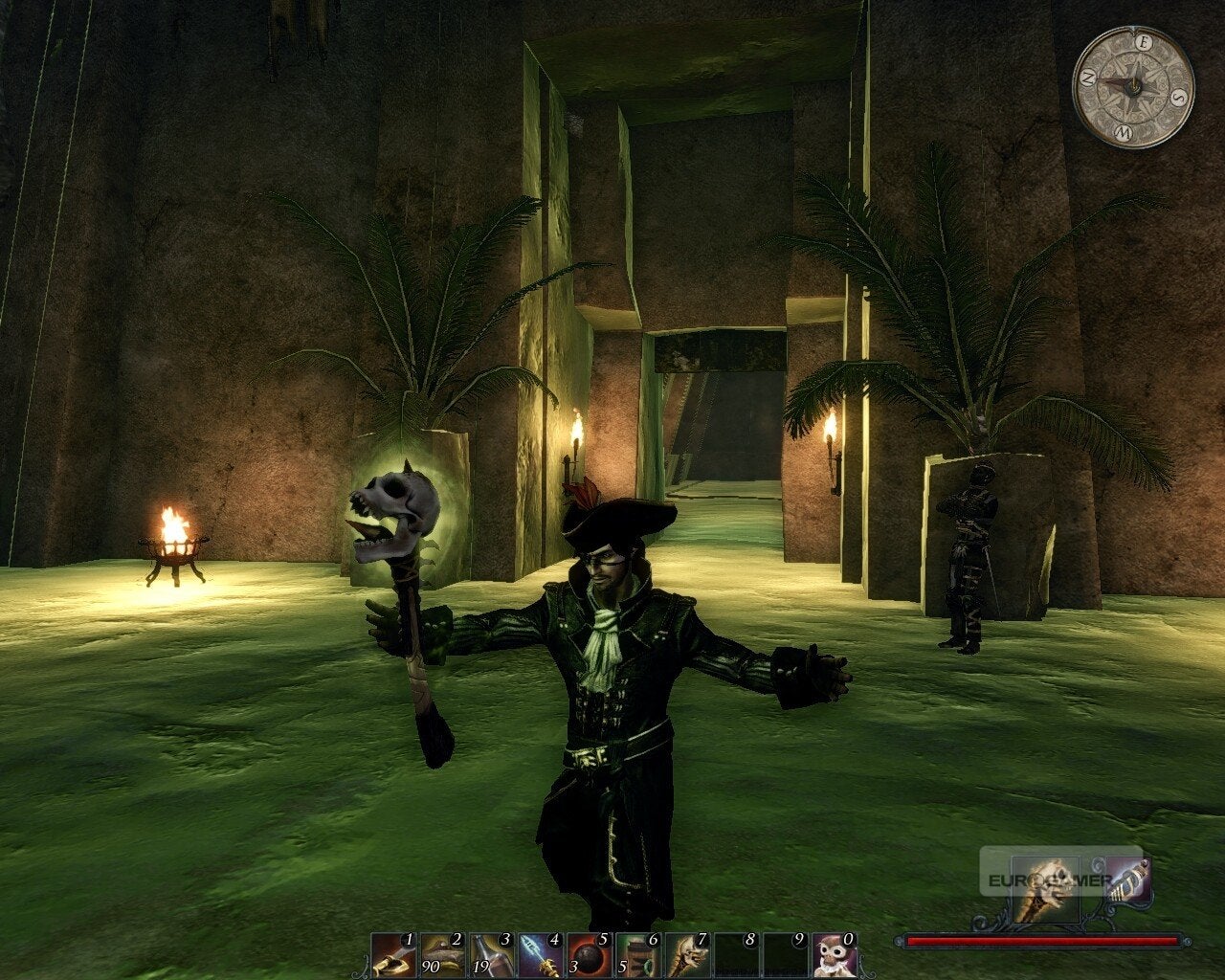Click the compass in the corner
Screen dimensions: 1225x980
(1133, 87)
